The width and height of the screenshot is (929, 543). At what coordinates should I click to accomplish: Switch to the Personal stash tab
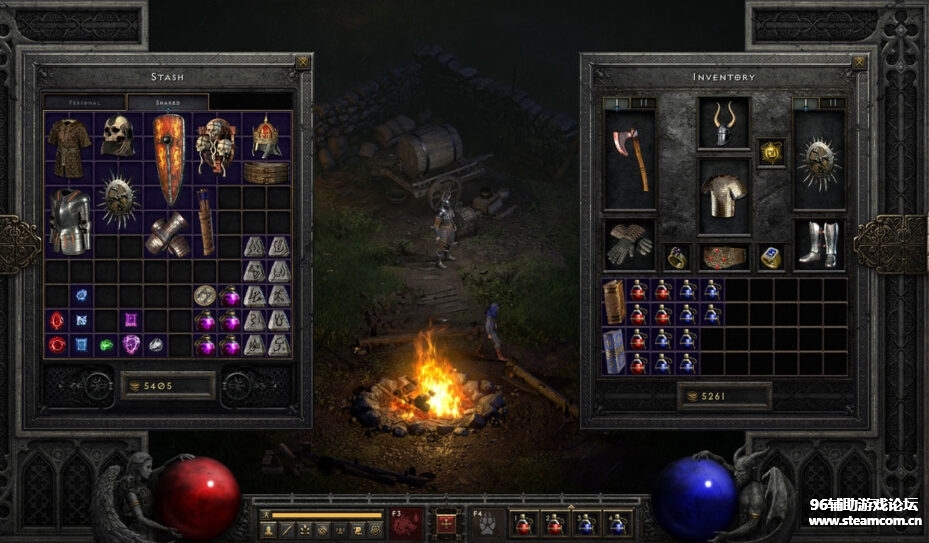tap(84, 102)
